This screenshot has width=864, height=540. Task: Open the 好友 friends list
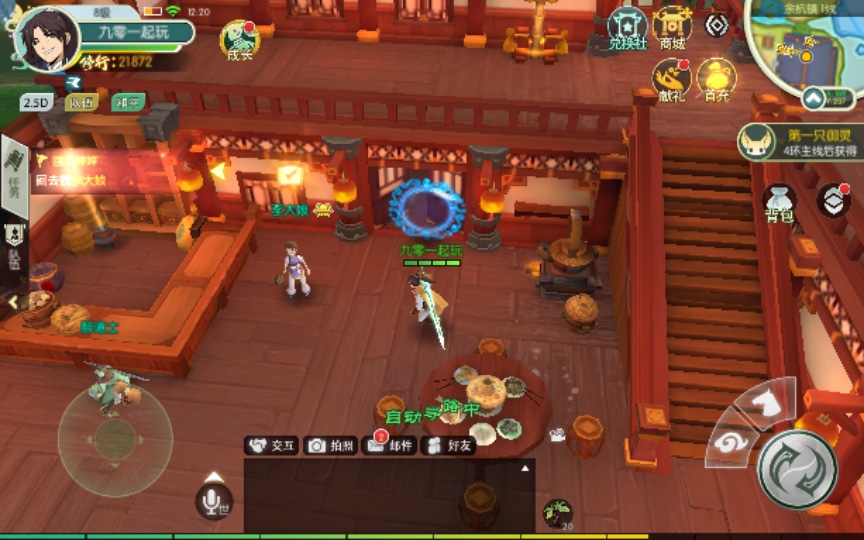tap(449, 446)
